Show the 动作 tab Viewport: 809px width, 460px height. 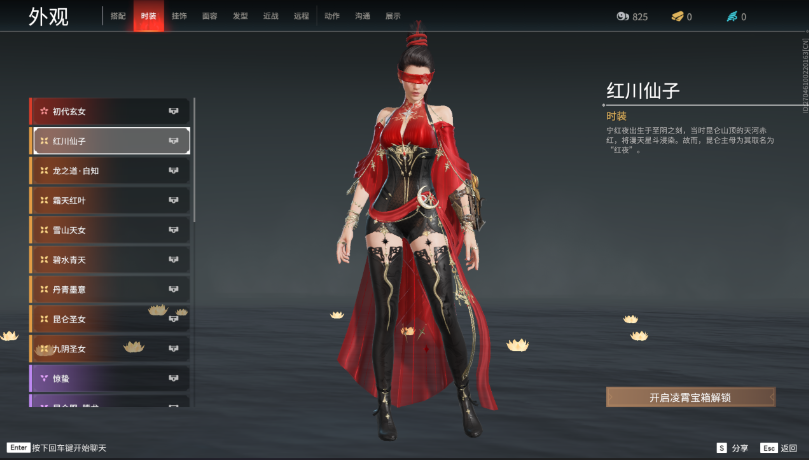332,17
